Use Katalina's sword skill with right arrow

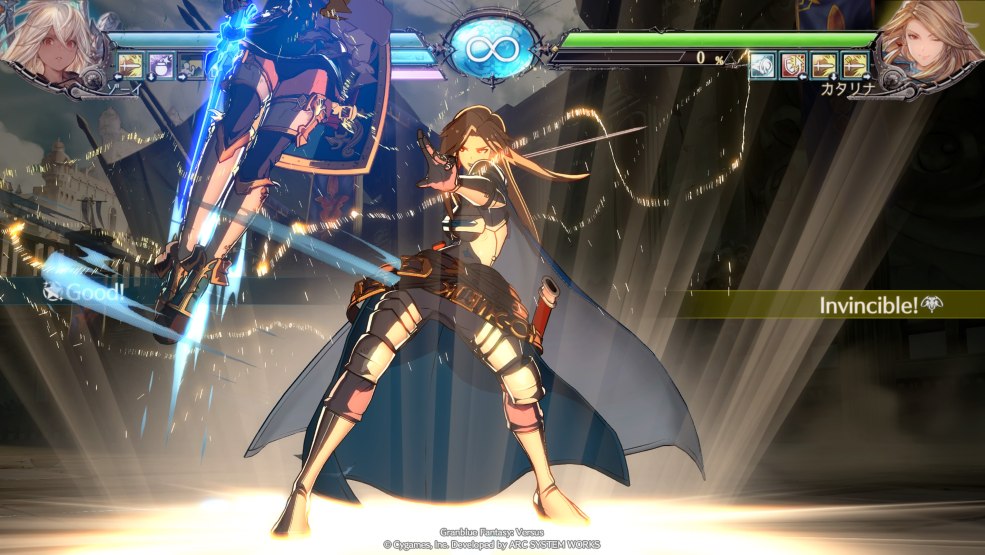click(x=854, y=66)
